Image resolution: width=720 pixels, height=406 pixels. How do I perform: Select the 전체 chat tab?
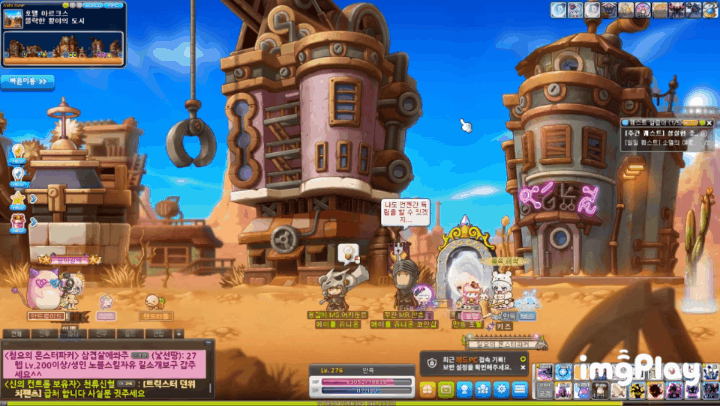click(x=16, y=334)
